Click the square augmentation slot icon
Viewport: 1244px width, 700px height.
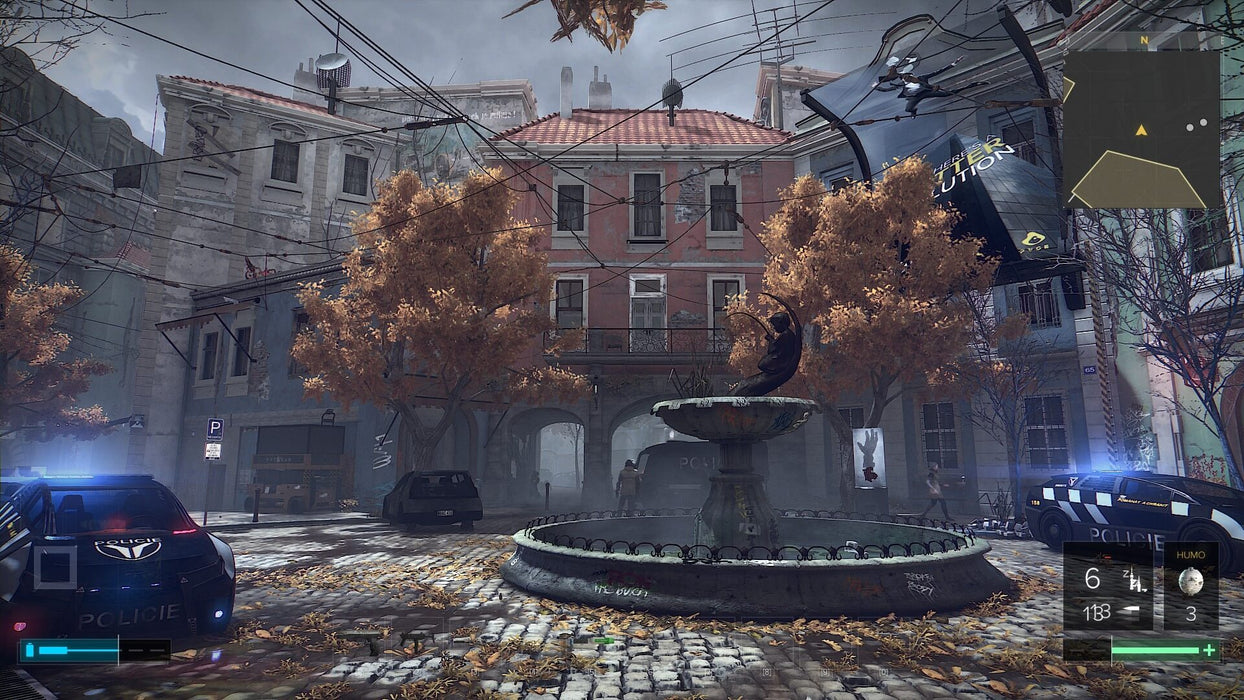tap(55, 567)
